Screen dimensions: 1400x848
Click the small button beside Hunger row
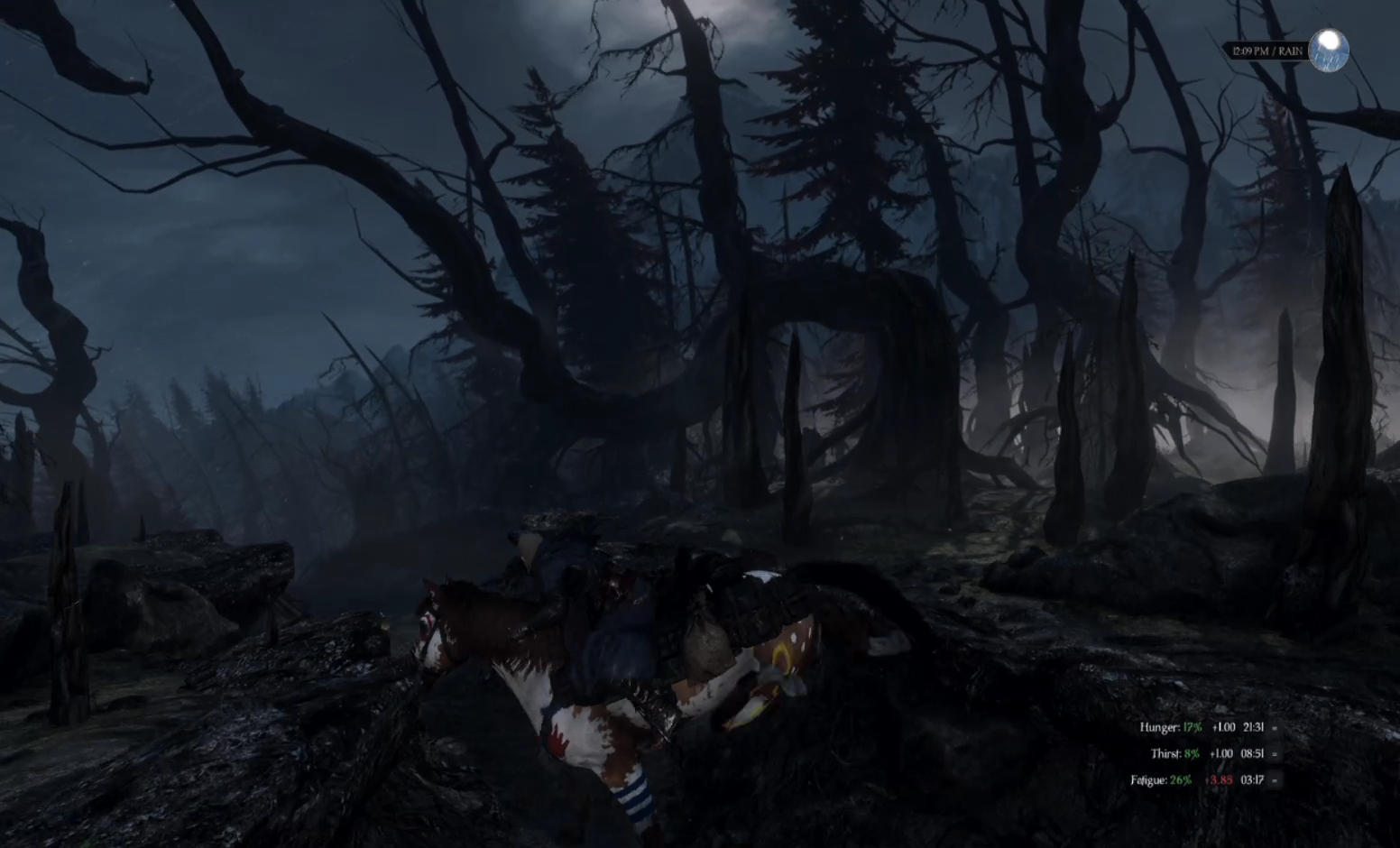[x=1275, y=728]
